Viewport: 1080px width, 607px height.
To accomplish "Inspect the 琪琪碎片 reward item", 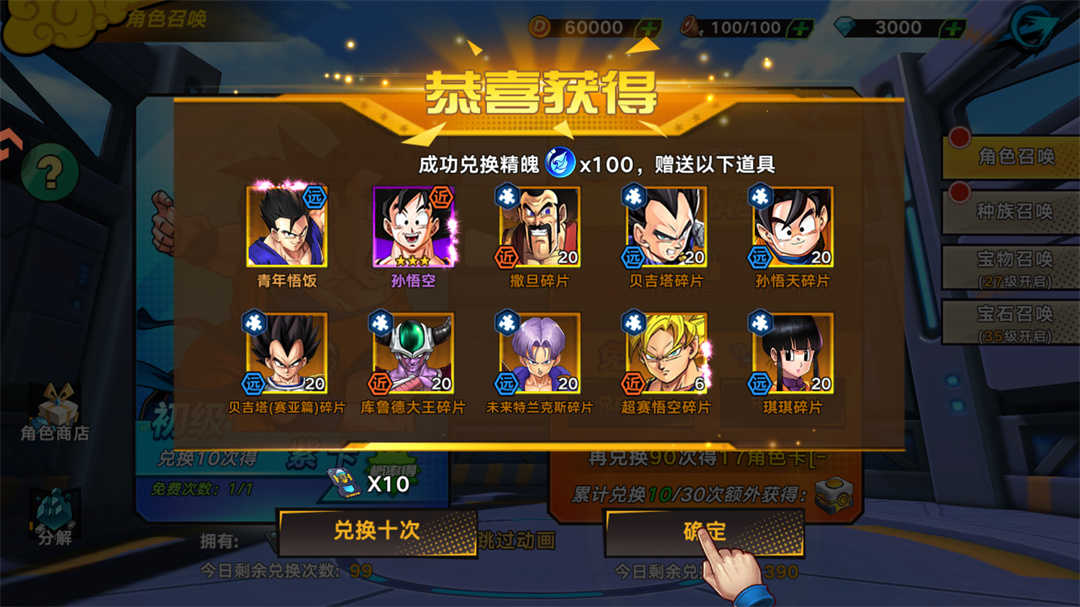I will pos(792,353).
